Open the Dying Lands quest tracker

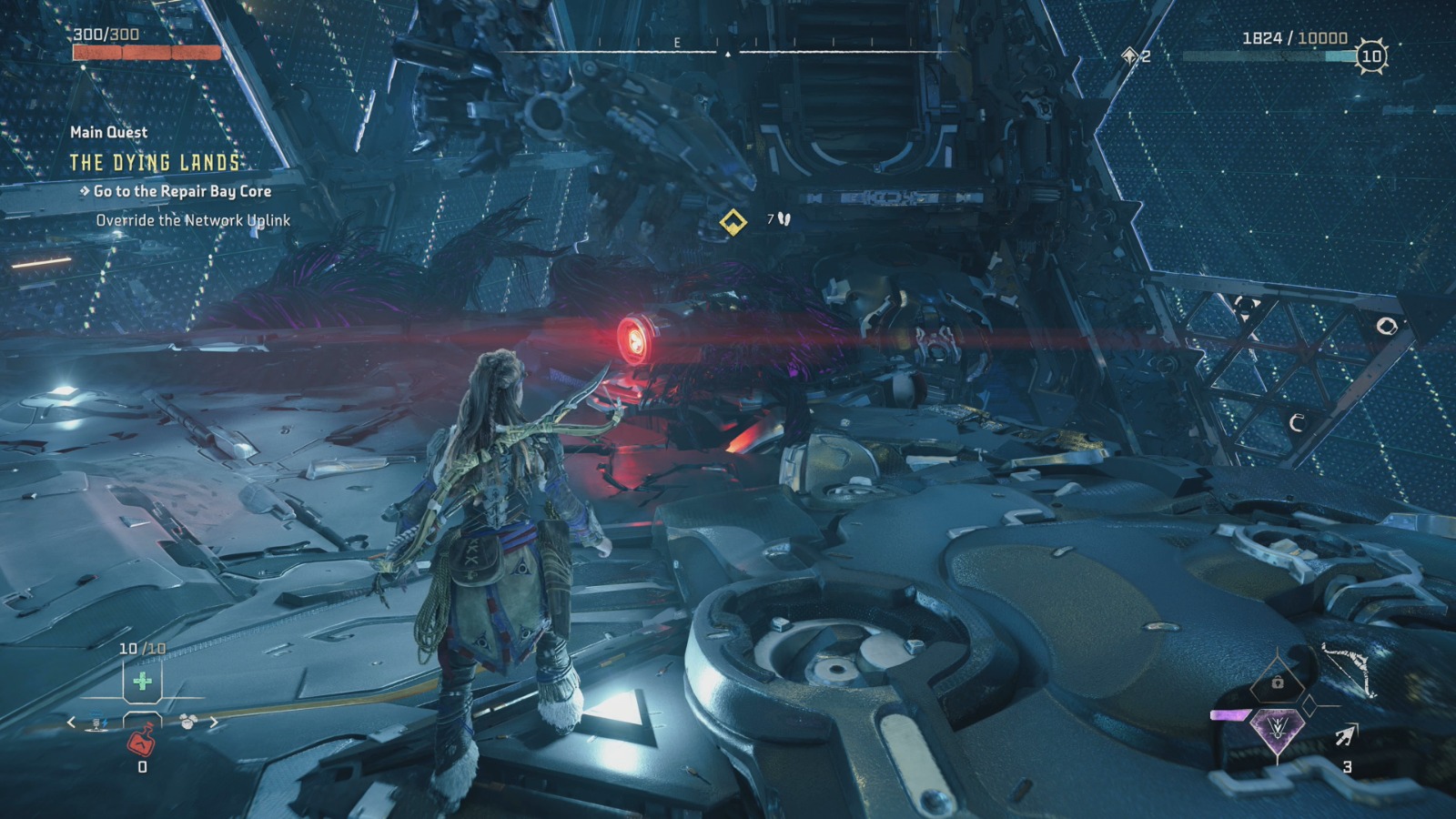(156, 163)
